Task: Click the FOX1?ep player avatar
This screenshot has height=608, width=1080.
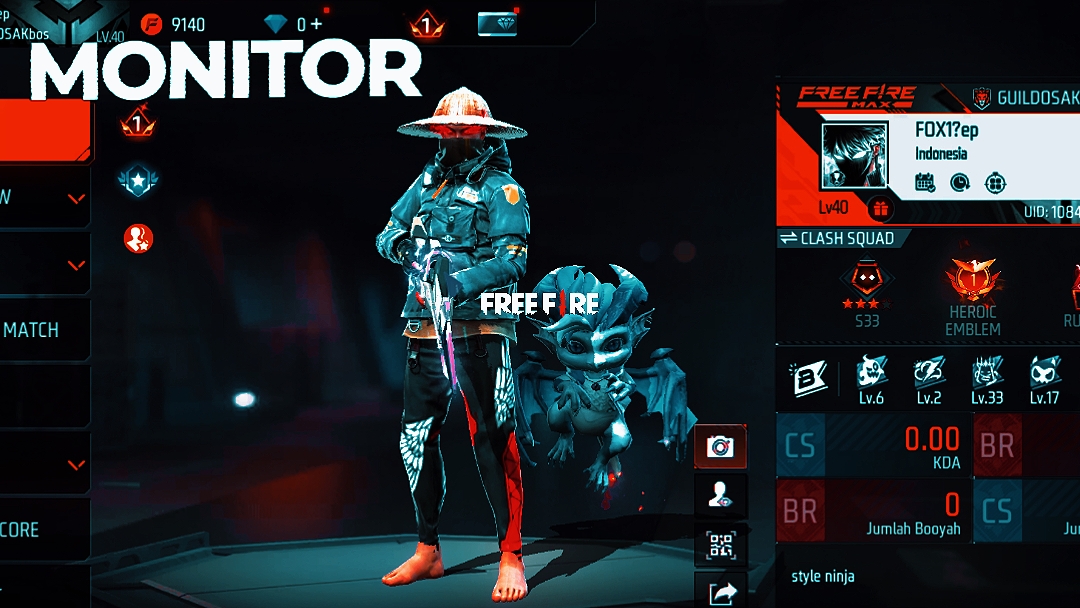Action: click(854, 156)
